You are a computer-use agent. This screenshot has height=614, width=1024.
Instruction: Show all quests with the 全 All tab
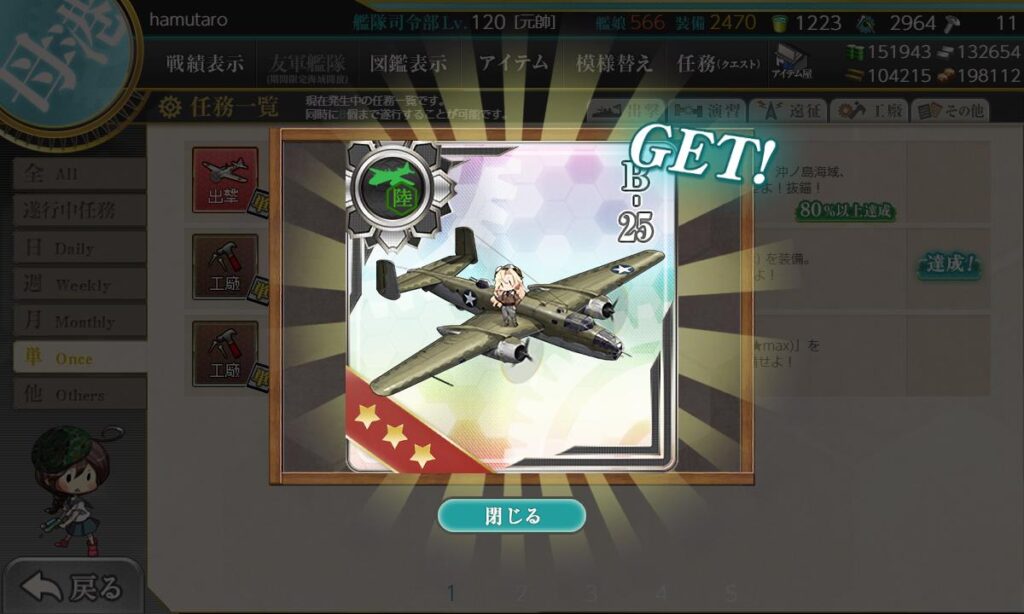(78, 174)
